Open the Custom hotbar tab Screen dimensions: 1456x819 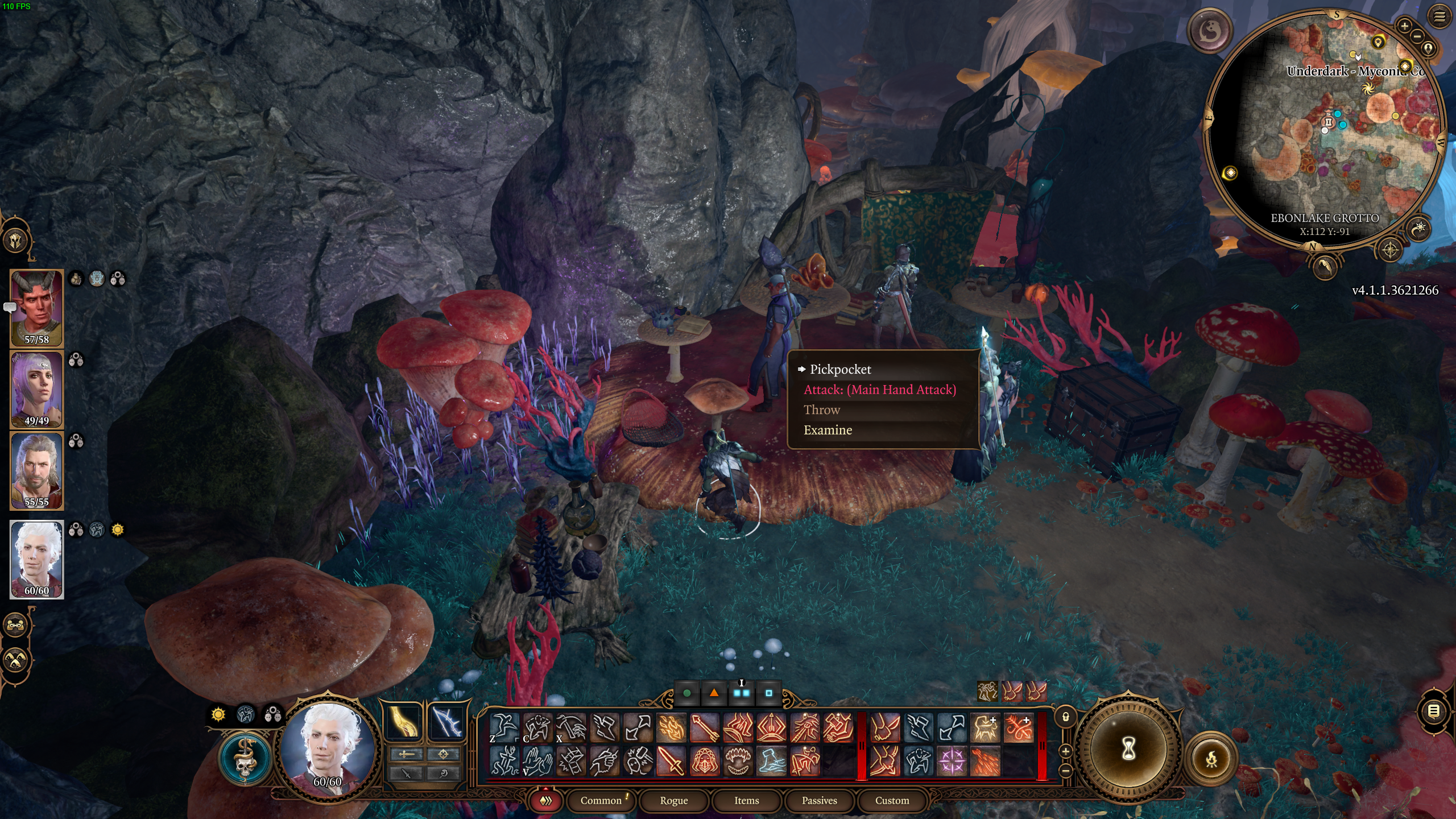coord(892,800)
